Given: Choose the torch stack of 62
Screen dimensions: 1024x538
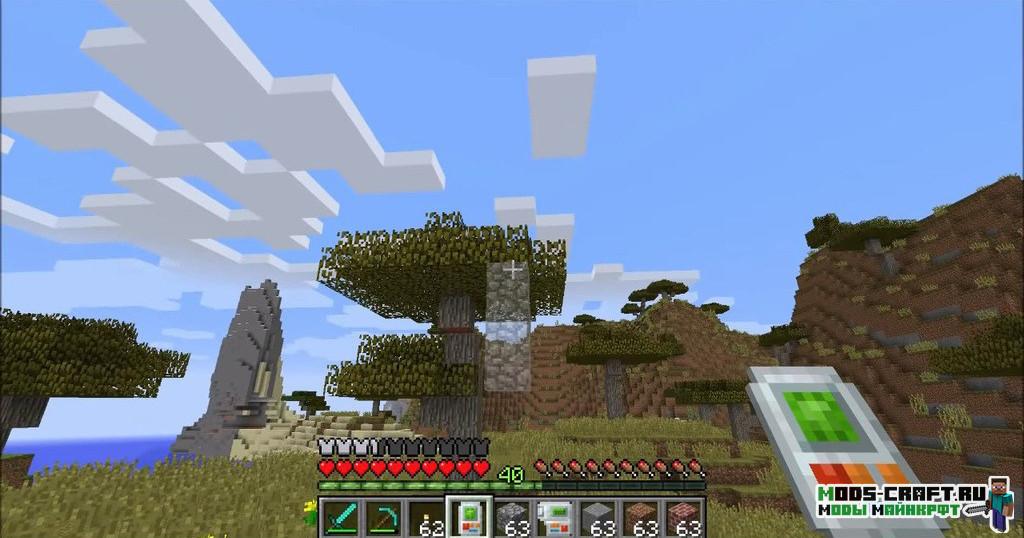Looking at the screenshot, I should pos(427,517).
